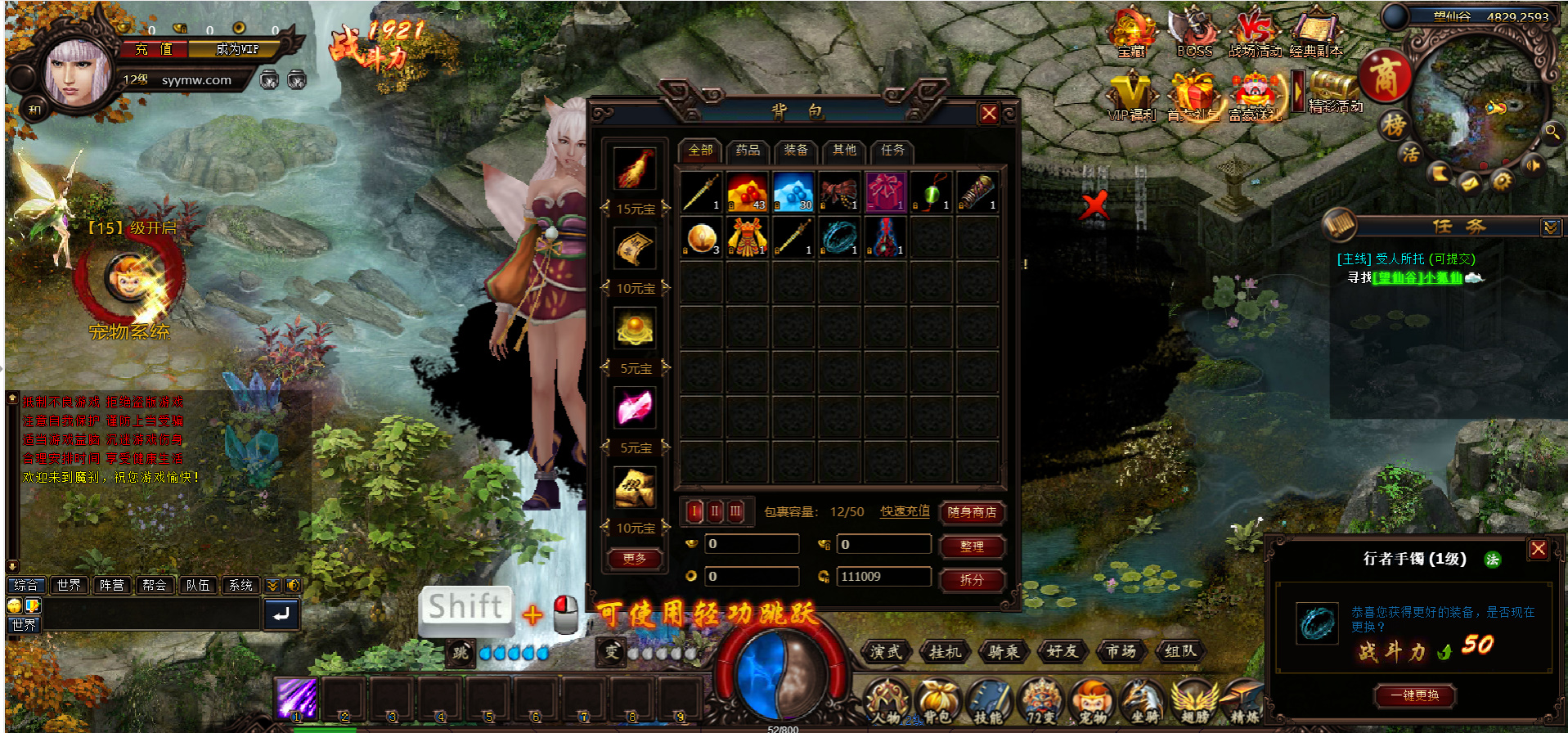Switch chat to the 世界 channel tab
Screen dimensions: 1568x733
69,585
